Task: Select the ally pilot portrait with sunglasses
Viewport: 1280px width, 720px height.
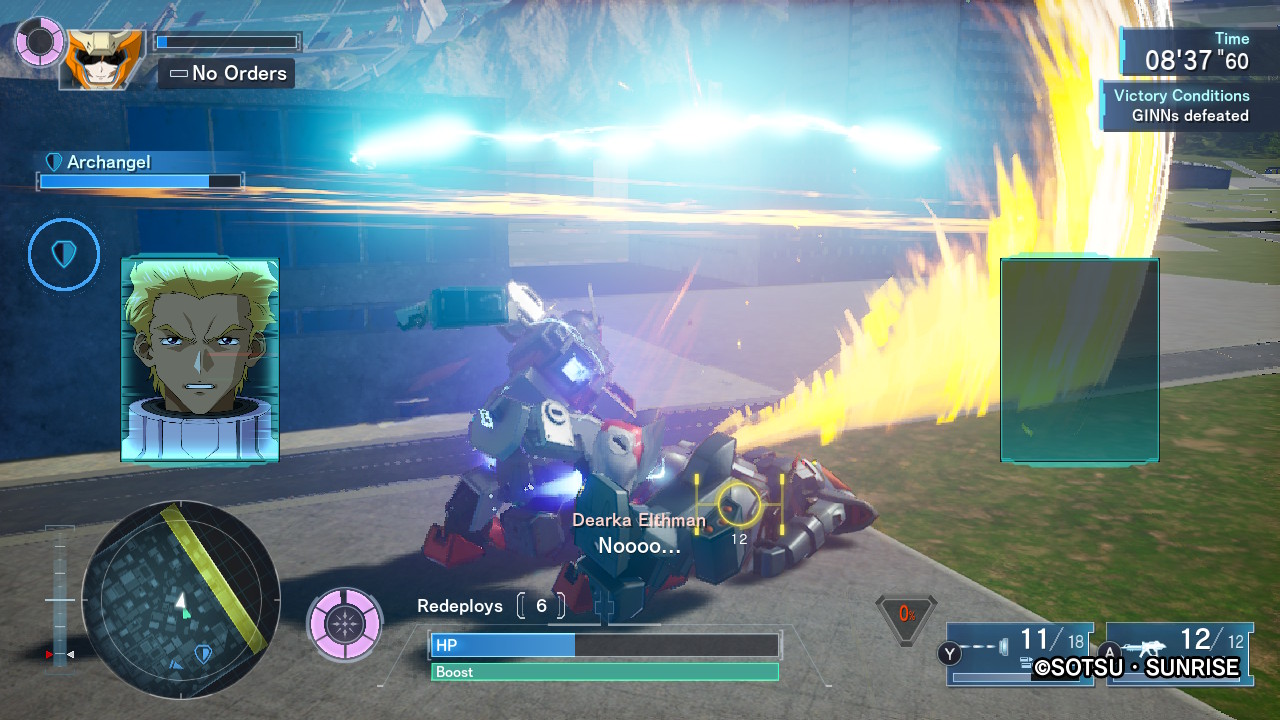Action: pyautogui.click(x=101, y=56)
